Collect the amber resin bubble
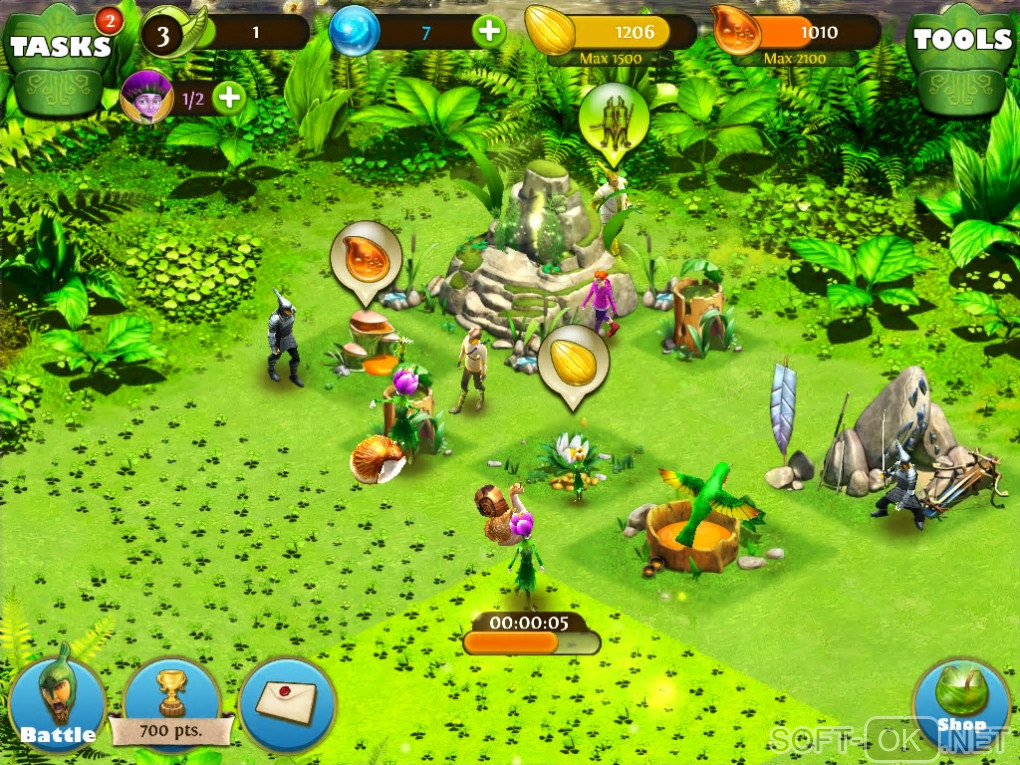 coord(366,258)
